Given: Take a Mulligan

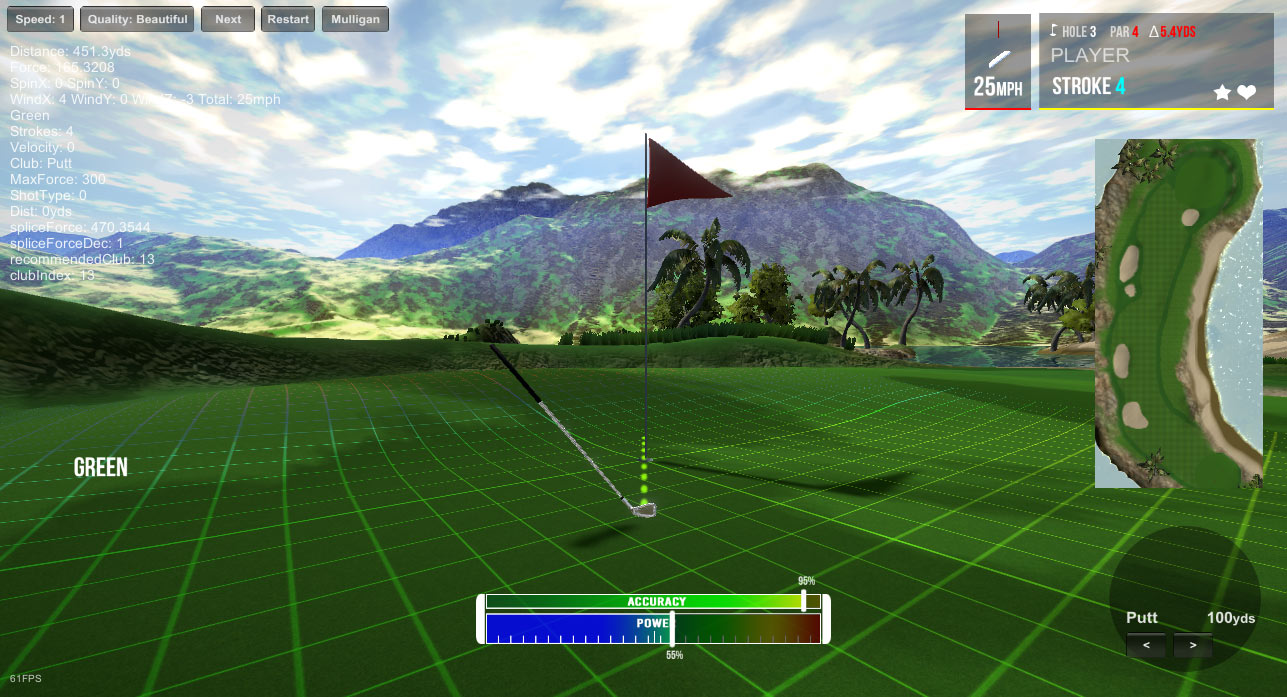Looking at the screenshot, I should pos(355,19).
